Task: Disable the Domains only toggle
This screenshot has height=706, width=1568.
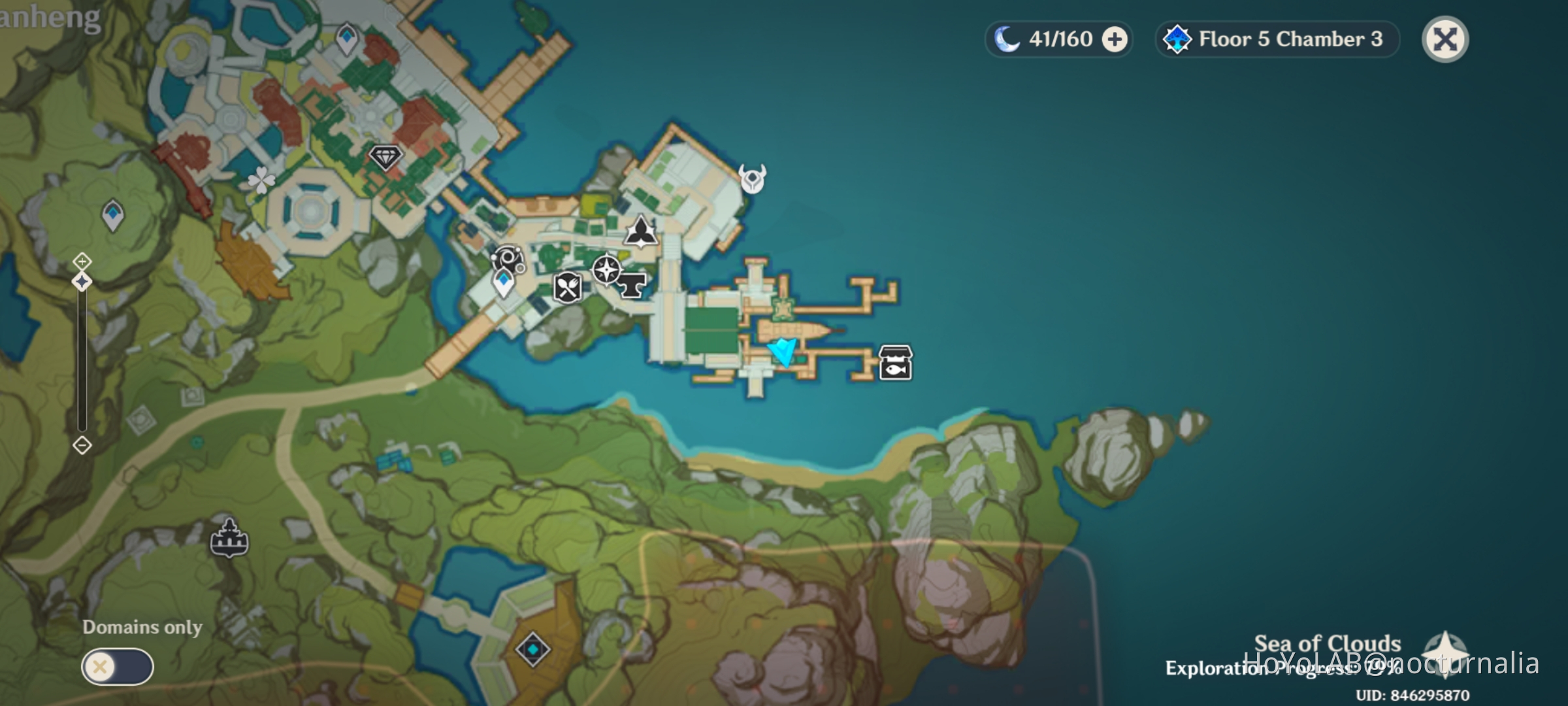Action: point(118,665)
